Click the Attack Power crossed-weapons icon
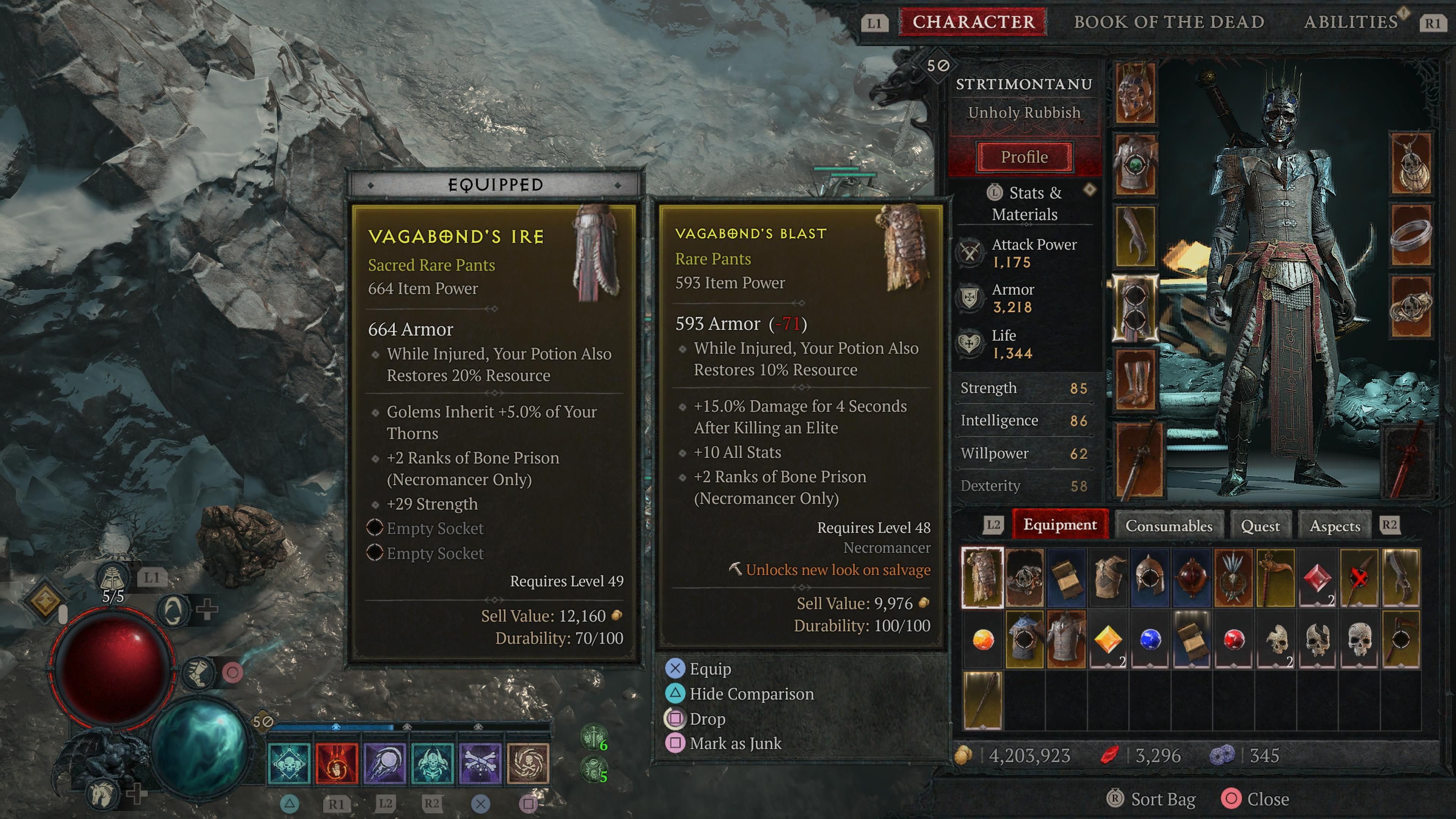Image resolution: width=1456 pixels, height=819 pixels. click(x=970, y=253)
